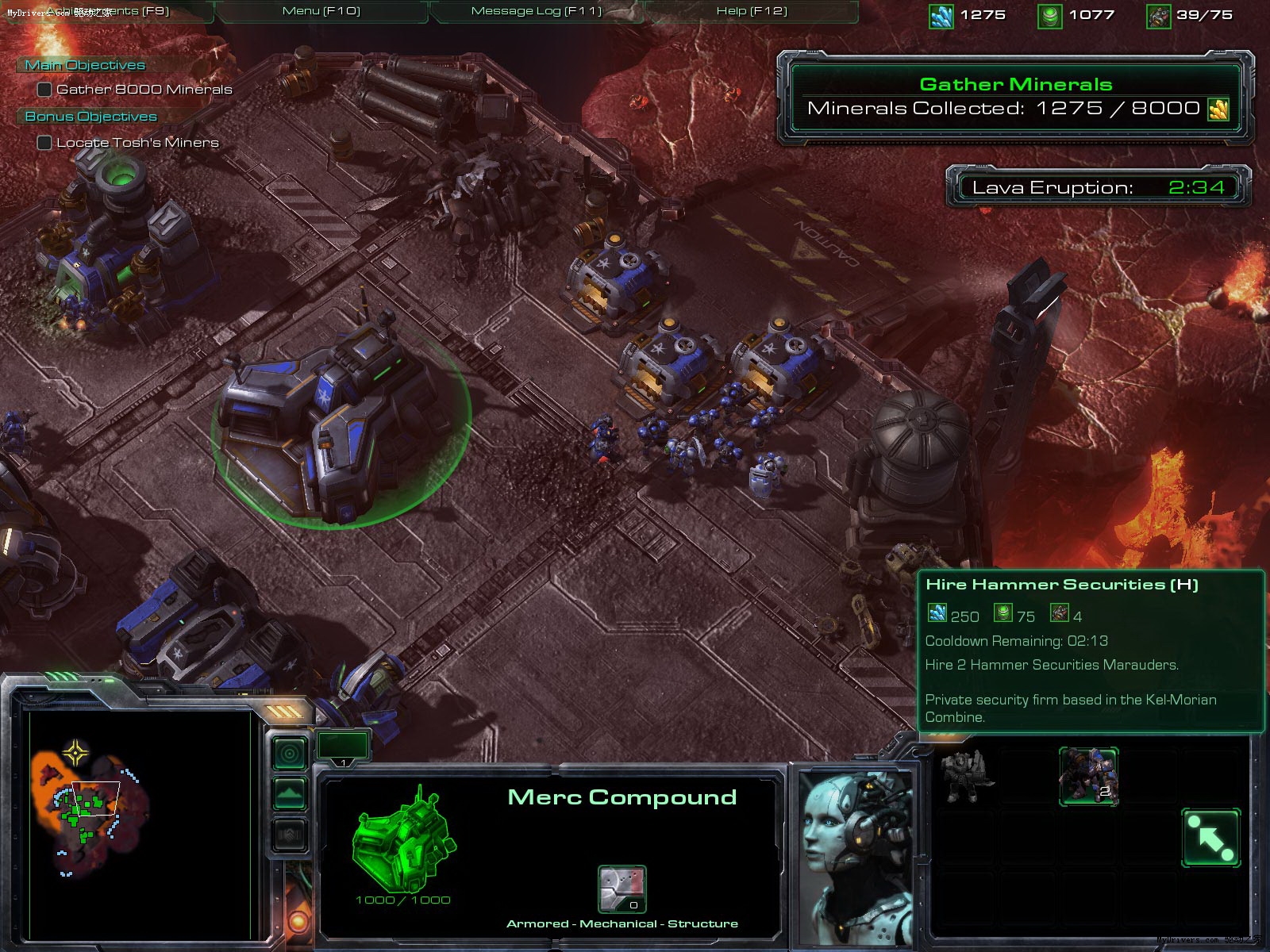The height and width of the screenshot is (952, 1270).
Task: Click the Gather 8000 Minerals objective
Action: pos(144,90)
